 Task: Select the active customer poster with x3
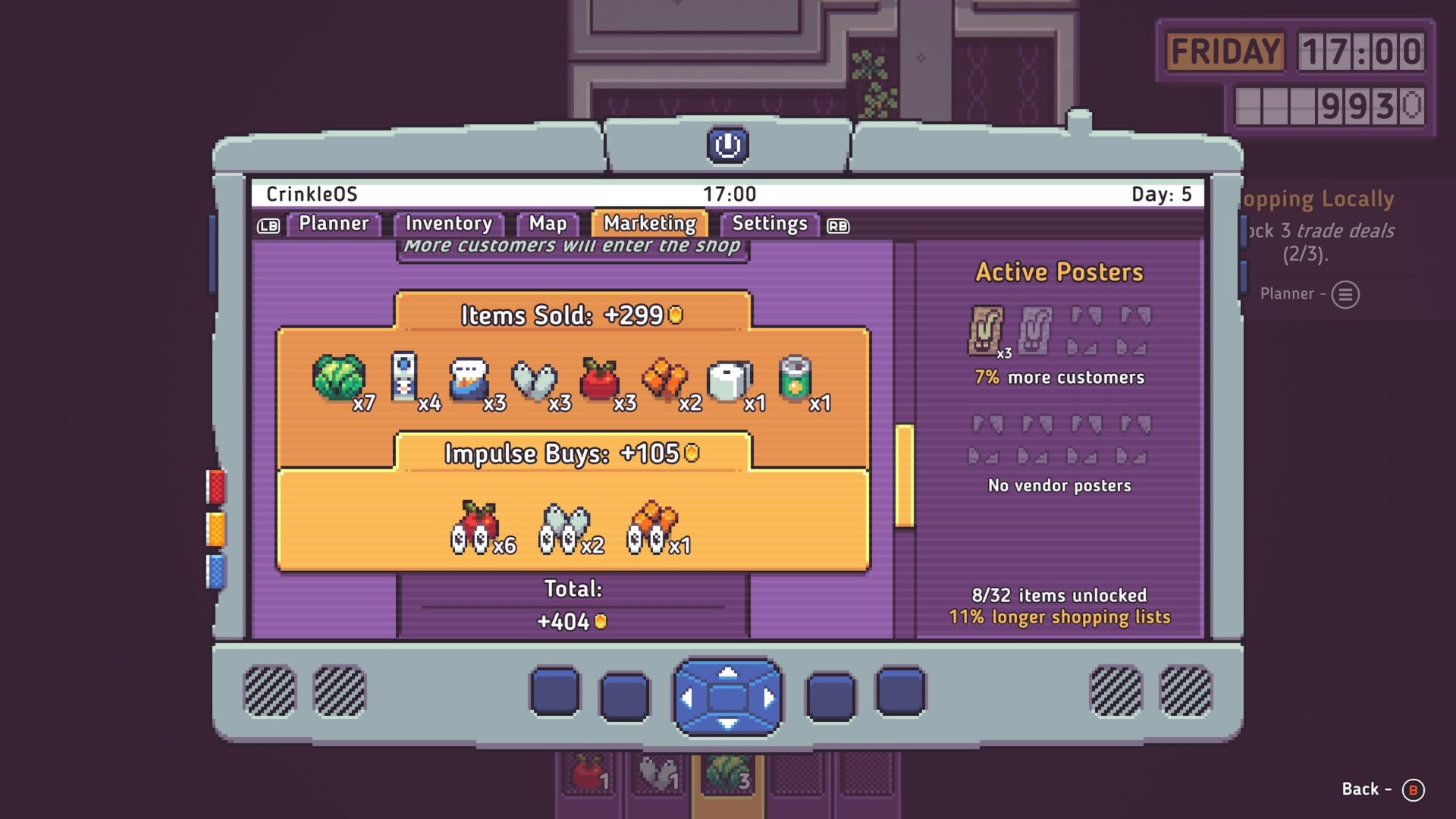tap(986, 331)
